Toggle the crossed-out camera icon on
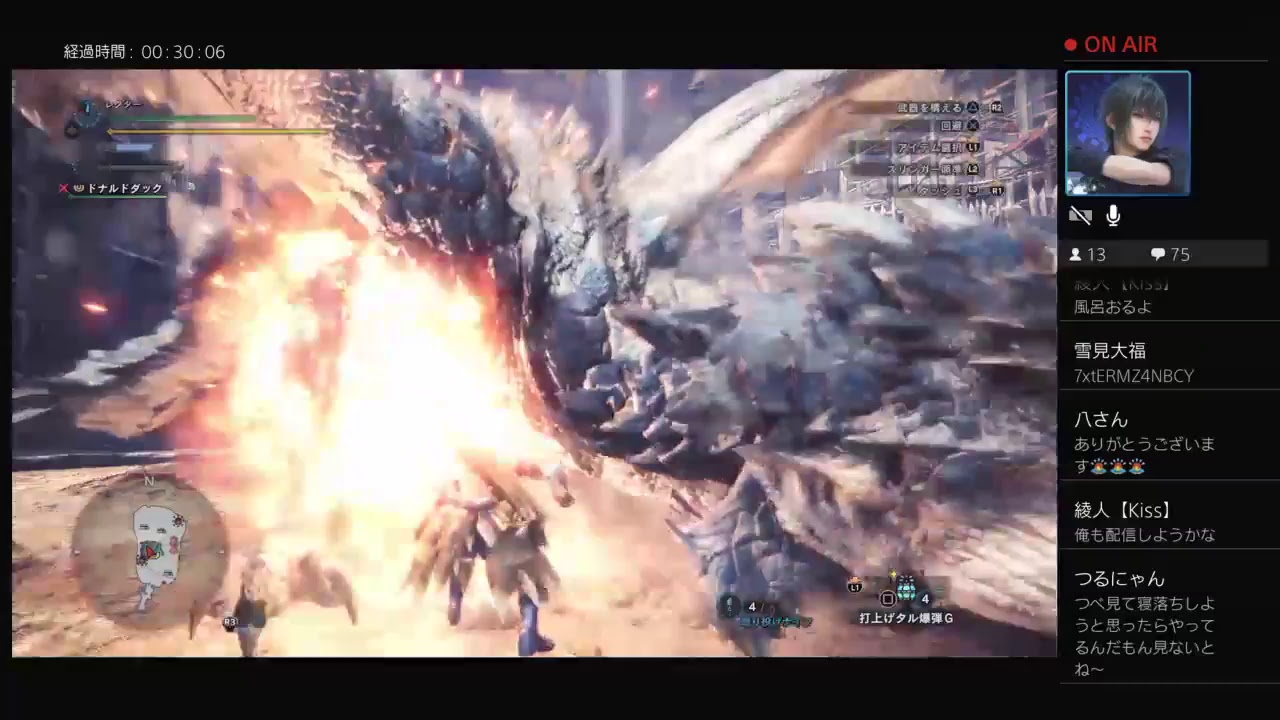This screenshot has width=1280, height=720. (1081, 216)
